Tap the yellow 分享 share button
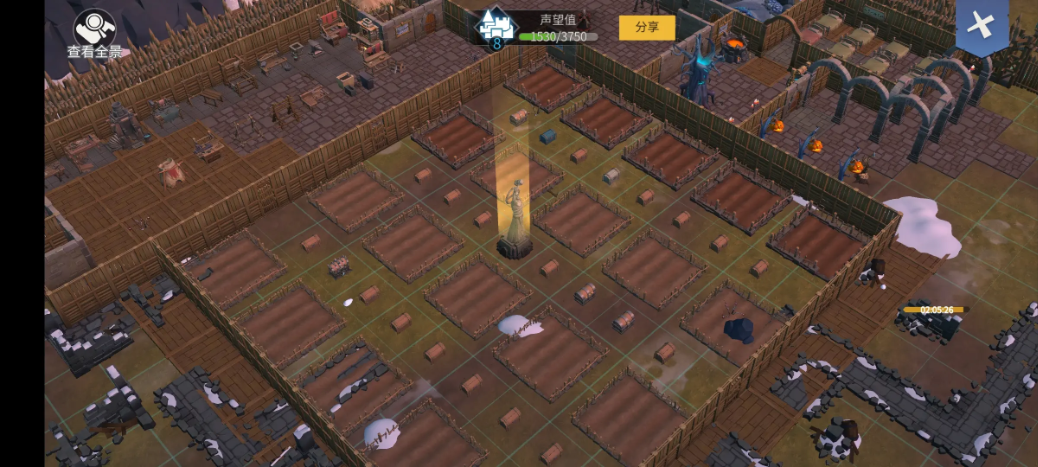This screenshot has width=1038, height=467. [x=646, y=27]
